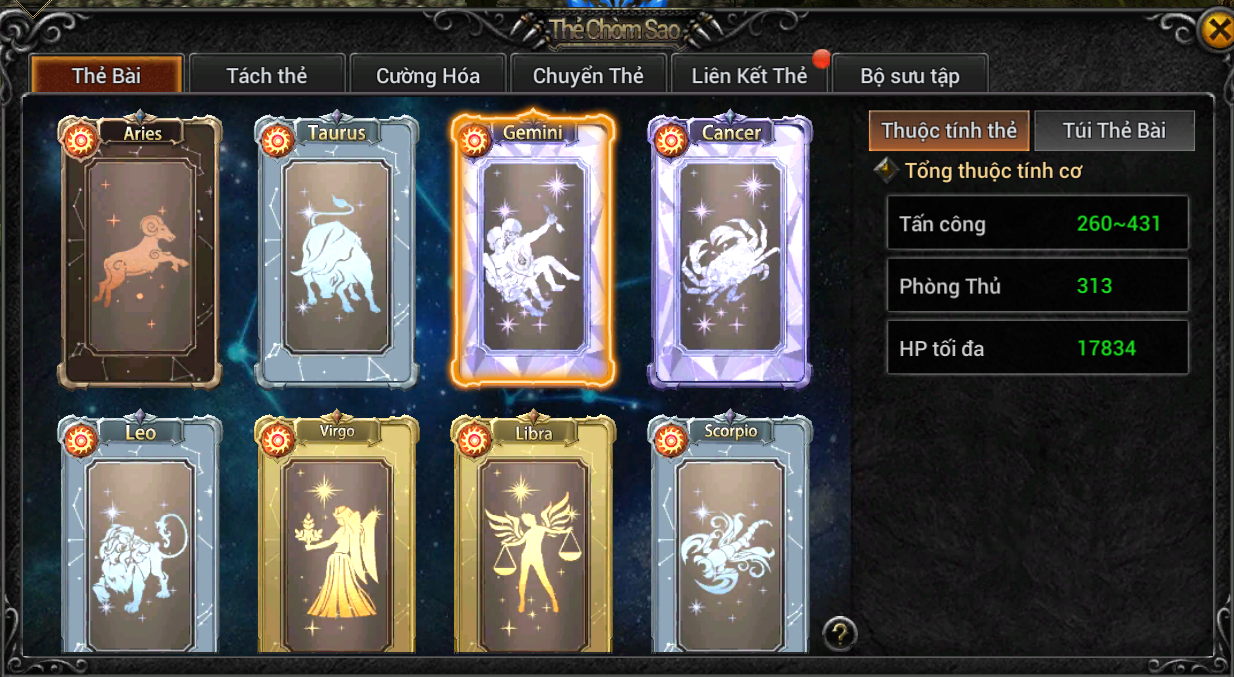Open the Scorpio card
This screenshot has width=1234, height=677.
[x=730, y=540]
